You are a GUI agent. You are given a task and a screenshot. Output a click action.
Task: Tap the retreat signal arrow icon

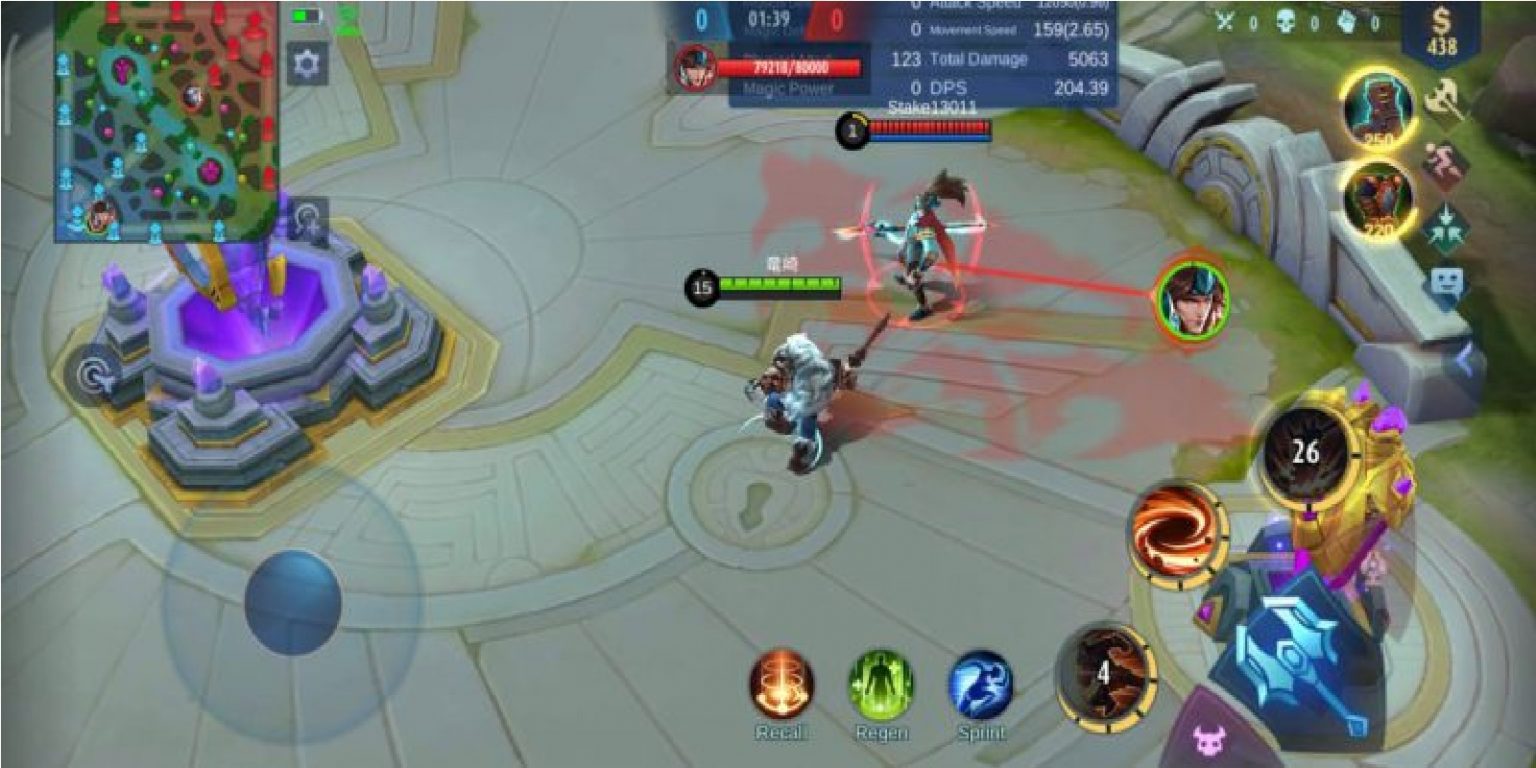pos(1445,222)
